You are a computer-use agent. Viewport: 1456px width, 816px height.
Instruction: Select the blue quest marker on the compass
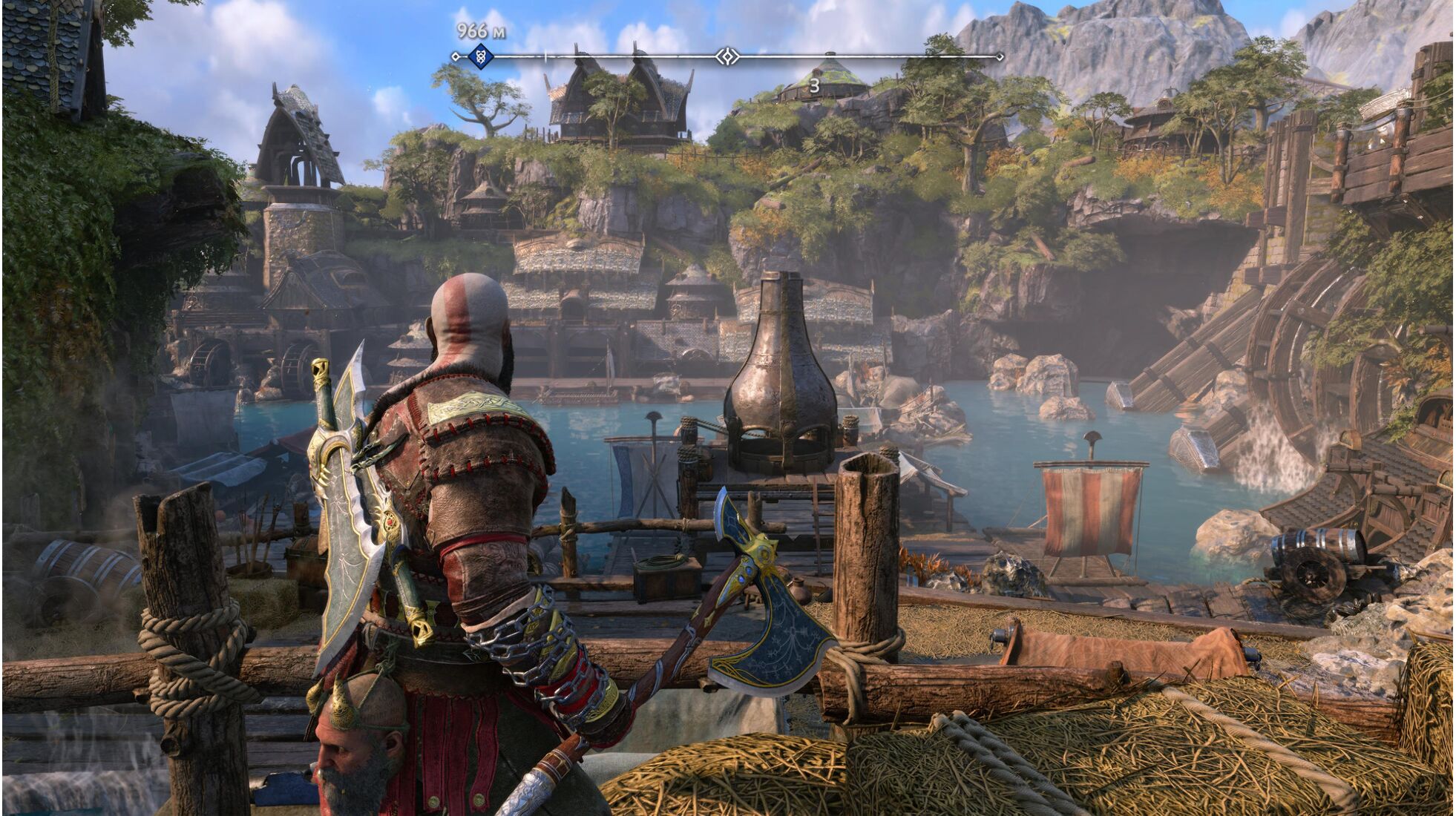click(x=481, y=56)
